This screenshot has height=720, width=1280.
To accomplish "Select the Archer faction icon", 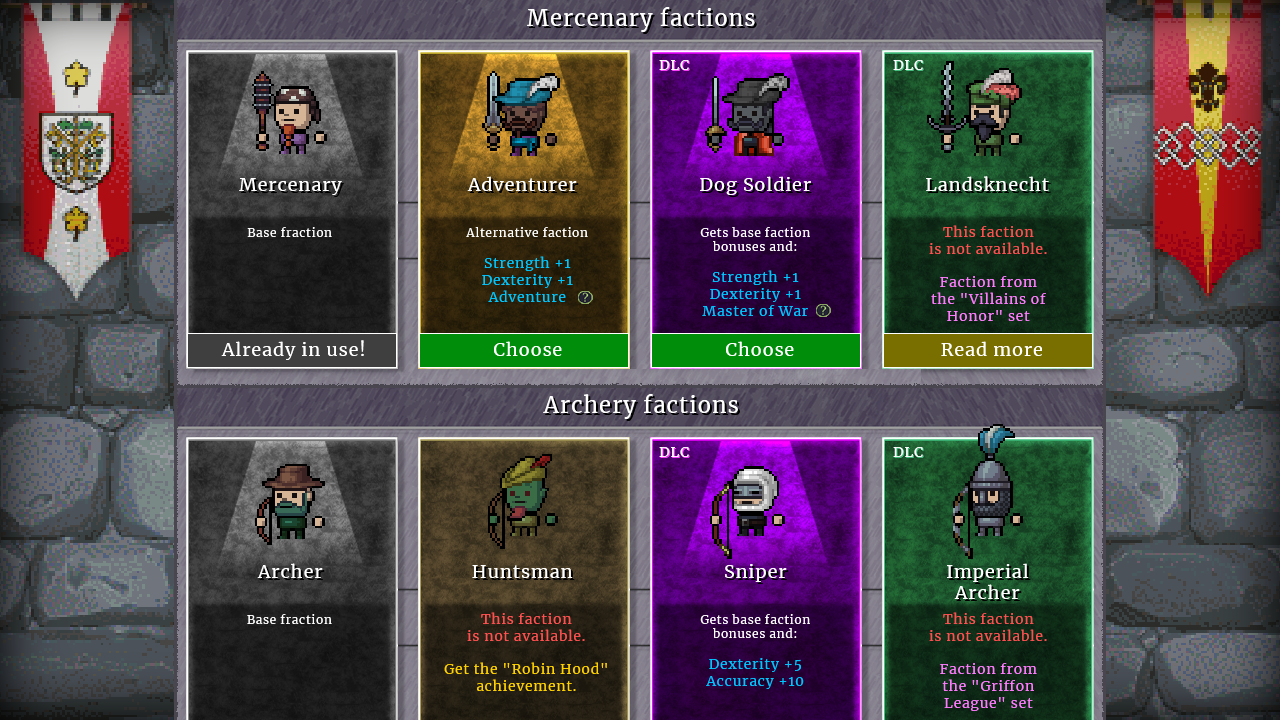I will 291,500.
